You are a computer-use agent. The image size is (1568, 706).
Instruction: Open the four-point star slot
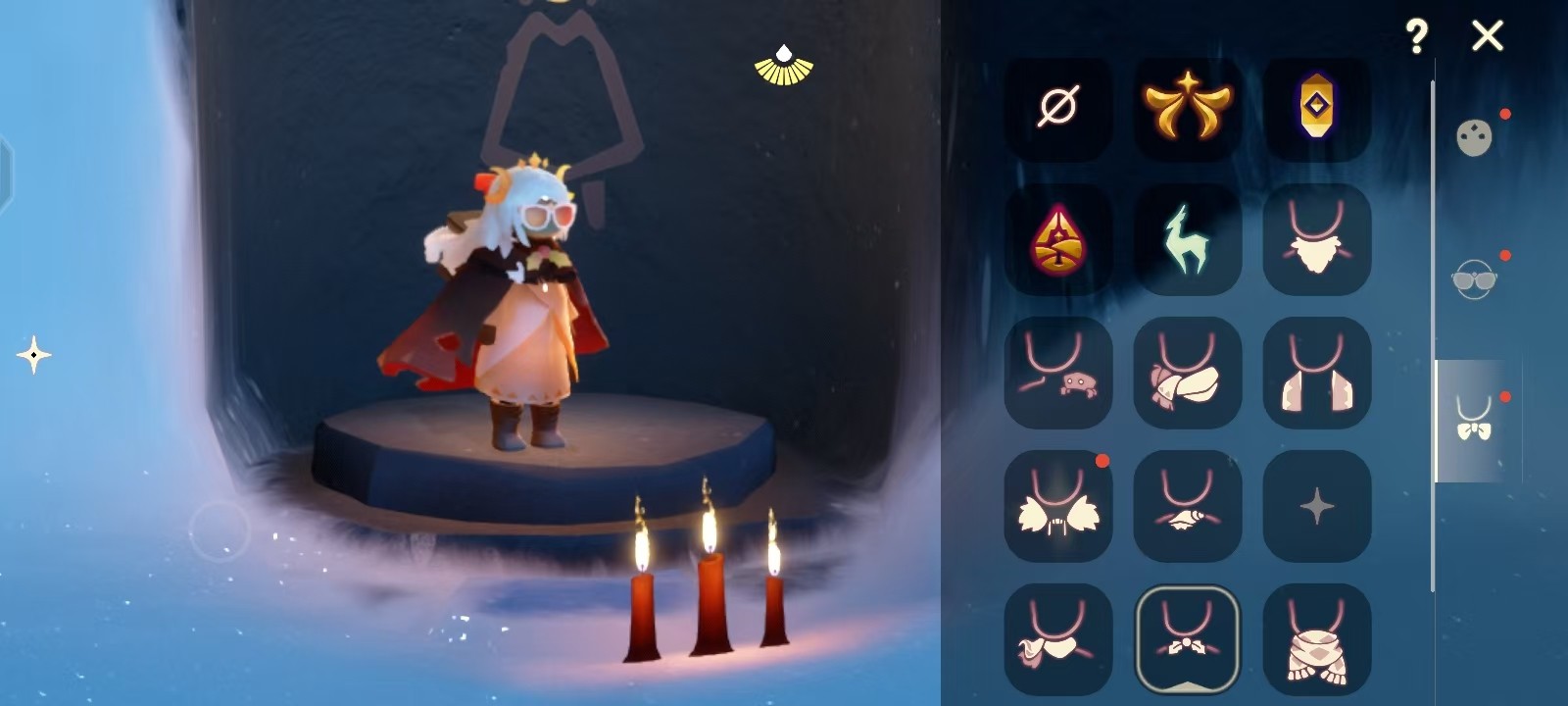pos(1316,506)
